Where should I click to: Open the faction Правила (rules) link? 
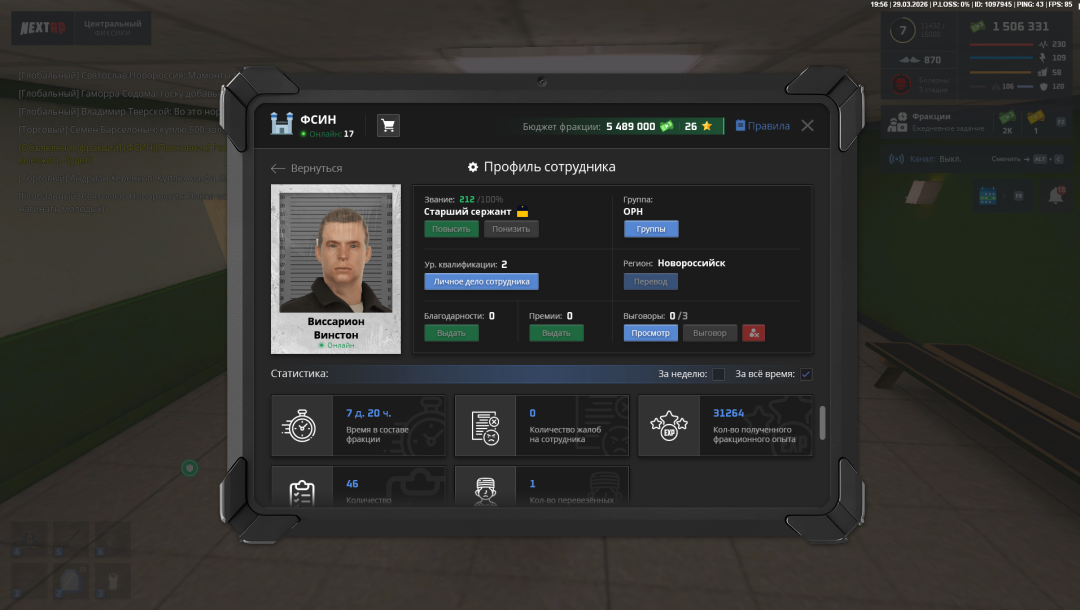[762, 126]
